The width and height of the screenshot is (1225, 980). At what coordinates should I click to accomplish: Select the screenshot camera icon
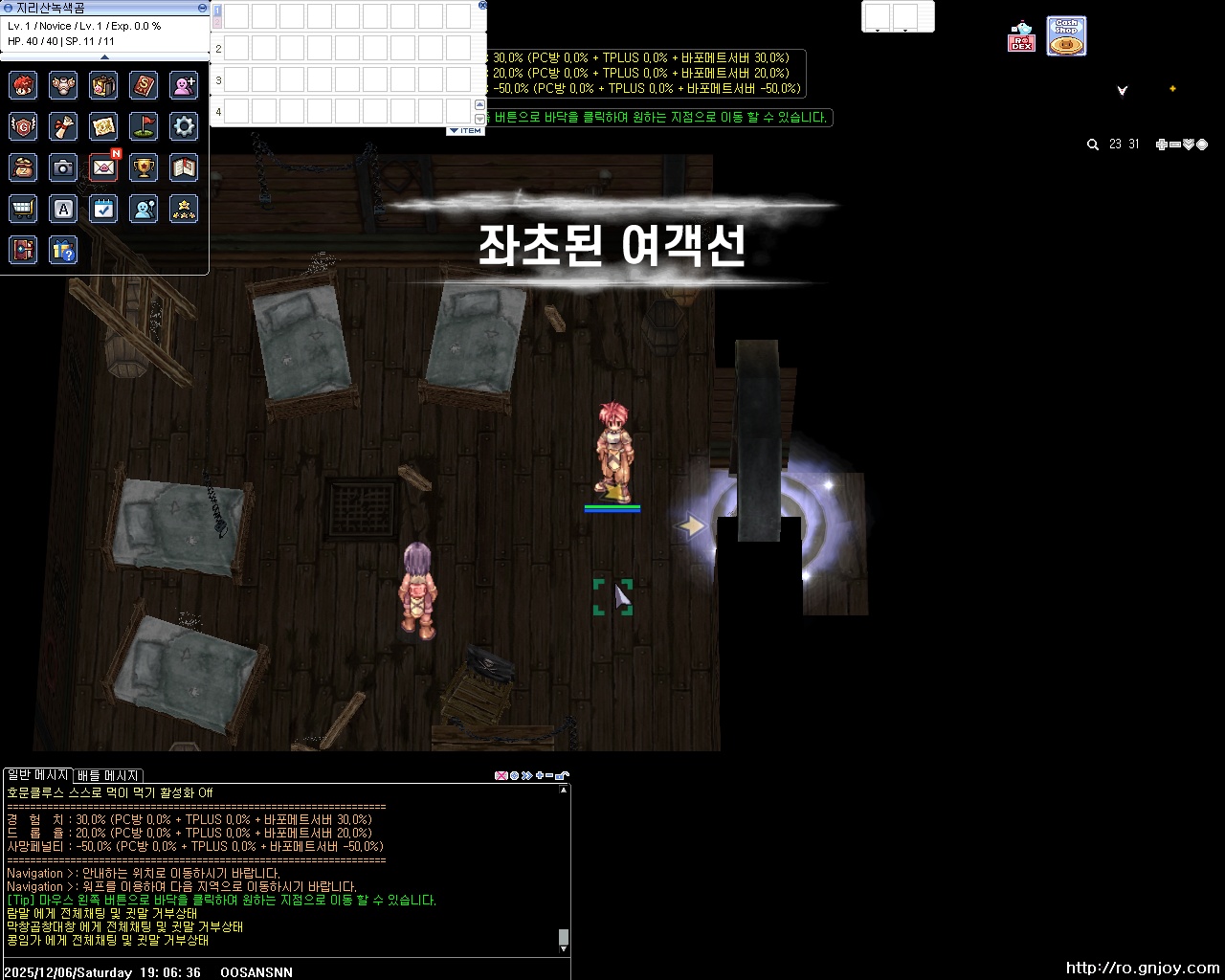pyautogui.click(x=63, y=167)
